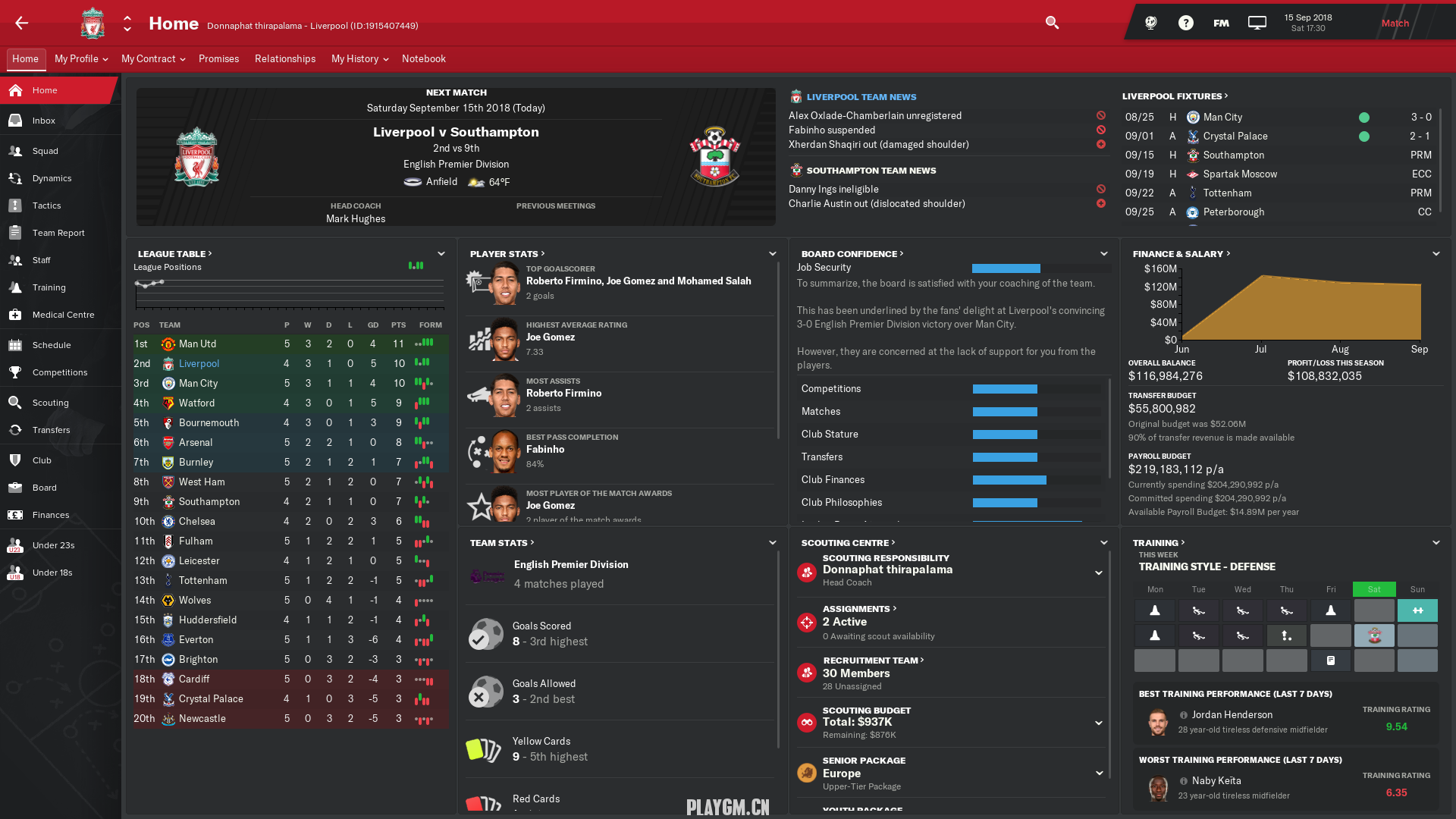The image size is (1456, 819).
Task: View Jordan Henderson's training performance
Action: [x=1232, y=715]
